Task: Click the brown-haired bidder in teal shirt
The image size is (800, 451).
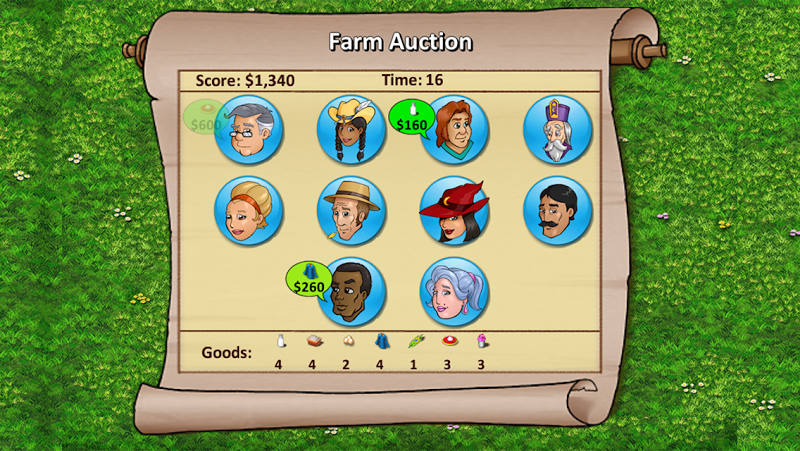Action: [455, 130]
